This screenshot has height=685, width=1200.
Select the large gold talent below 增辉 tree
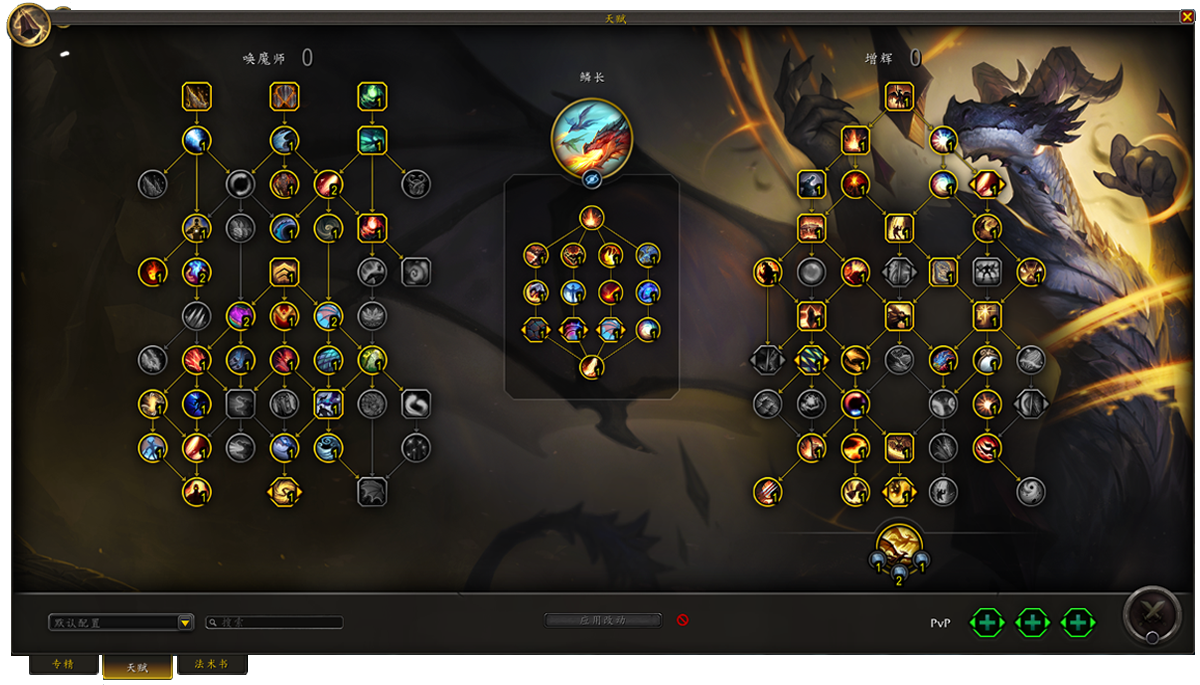pos(899,546)
